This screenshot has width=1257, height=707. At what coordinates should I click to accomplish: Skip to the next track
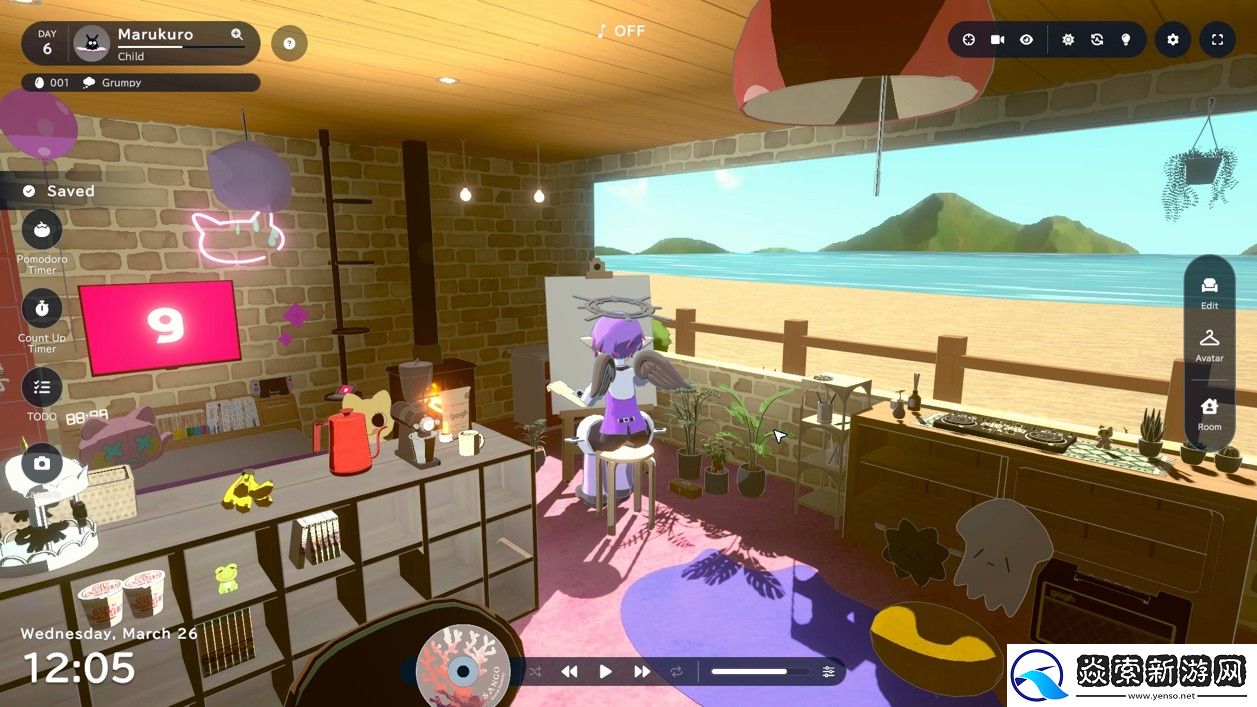(x=642, y=672)
